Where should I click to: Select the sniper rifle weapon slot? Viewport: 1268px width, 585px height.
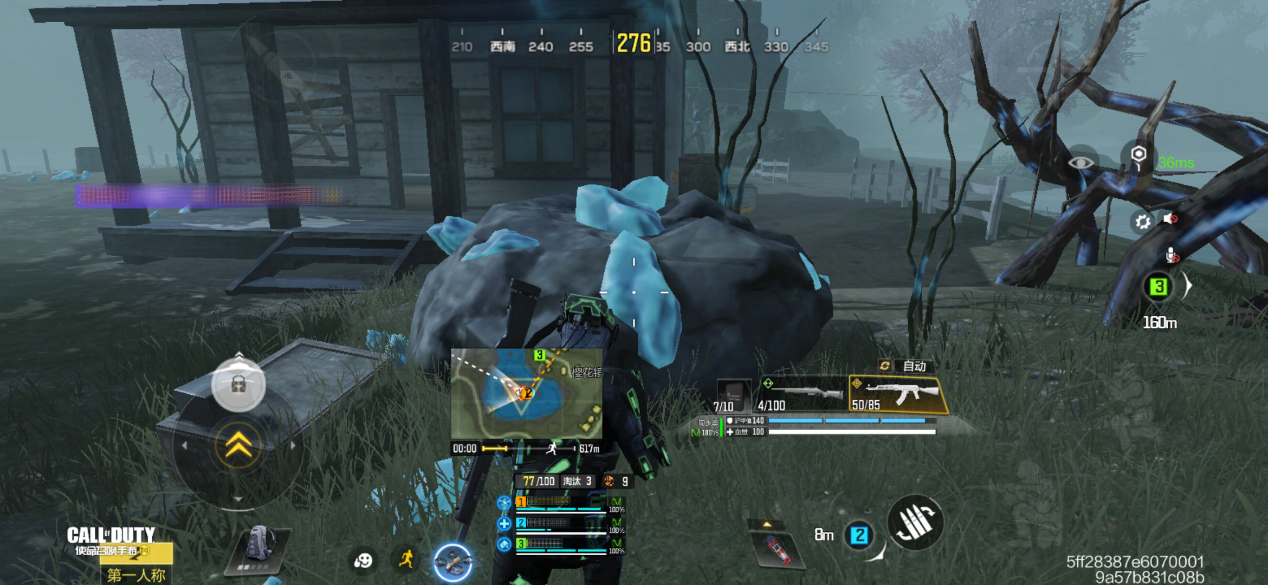(800, 395)
